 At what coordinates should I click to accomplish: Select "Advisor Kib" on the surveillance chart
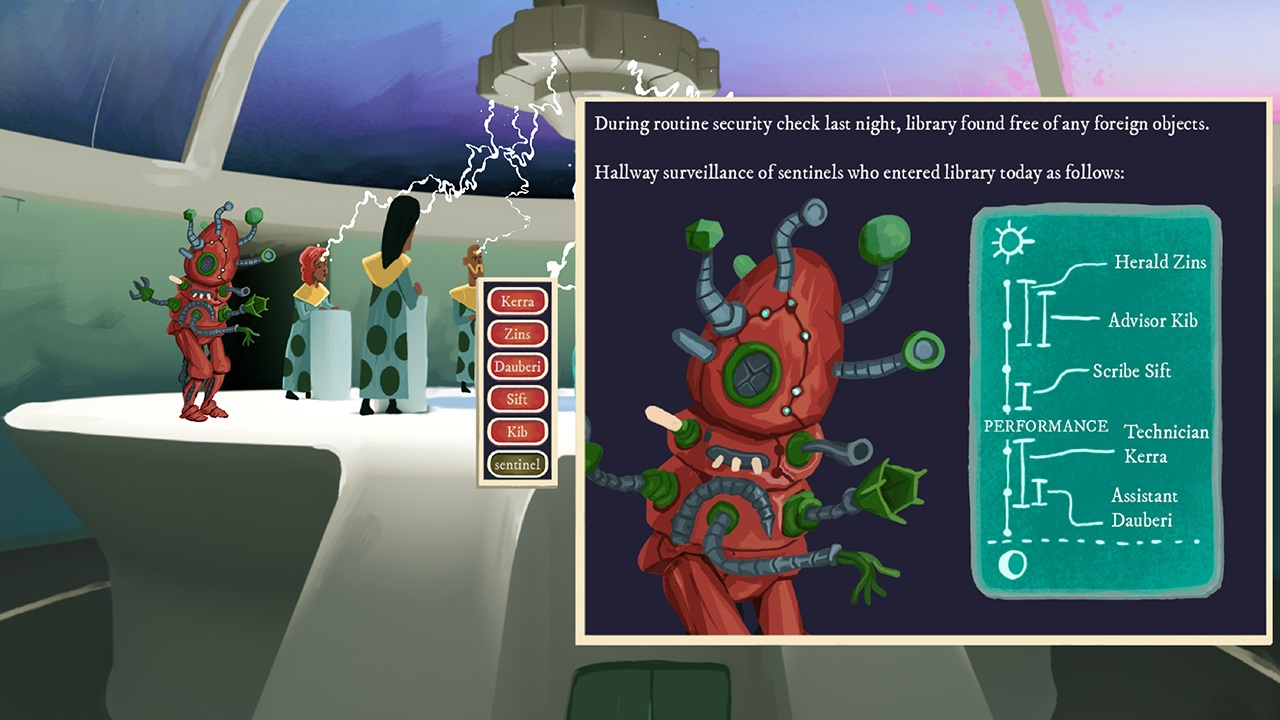pos(1152,321)
